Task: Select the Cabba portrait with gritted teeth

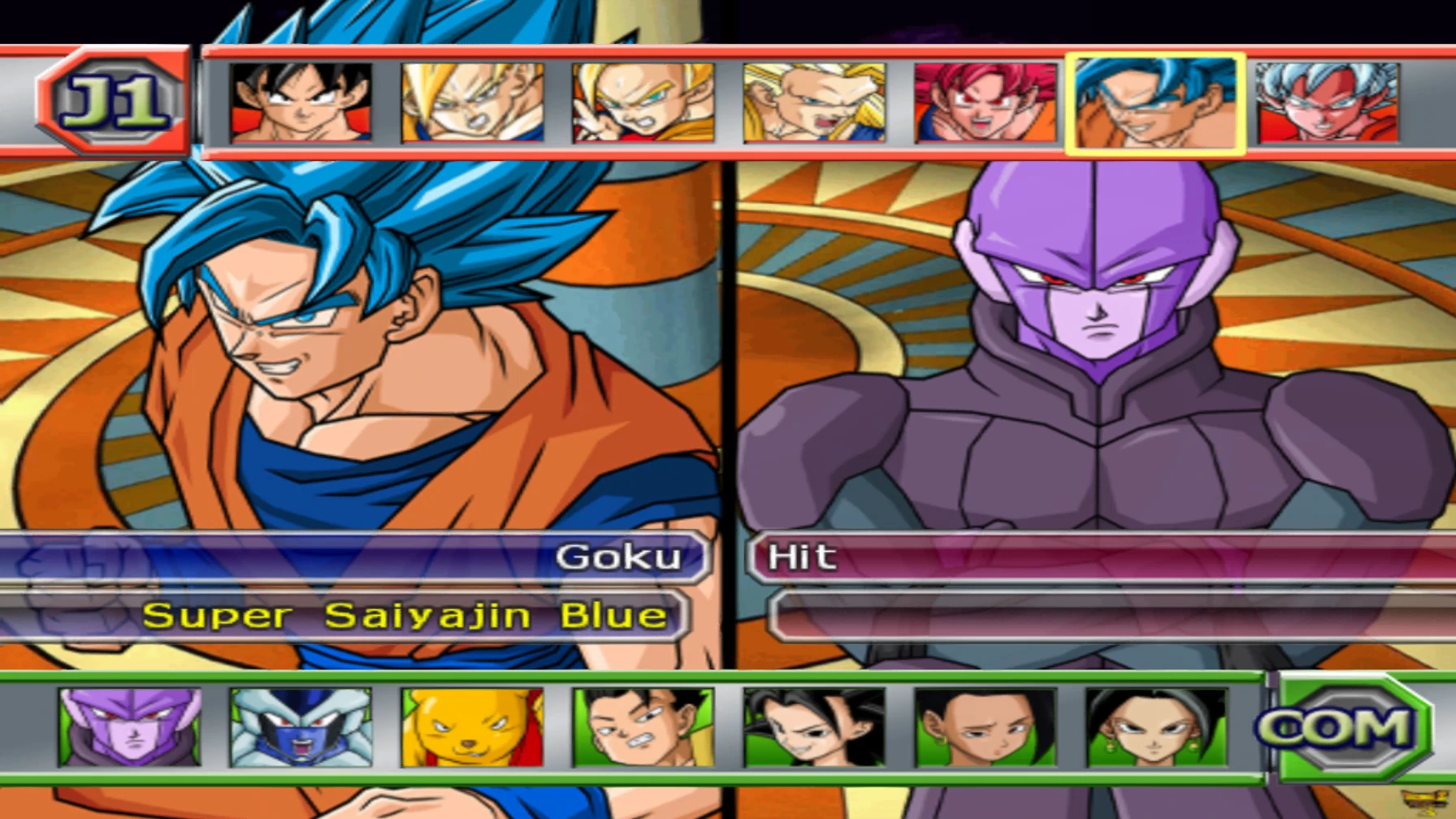Action: [643, 727]
